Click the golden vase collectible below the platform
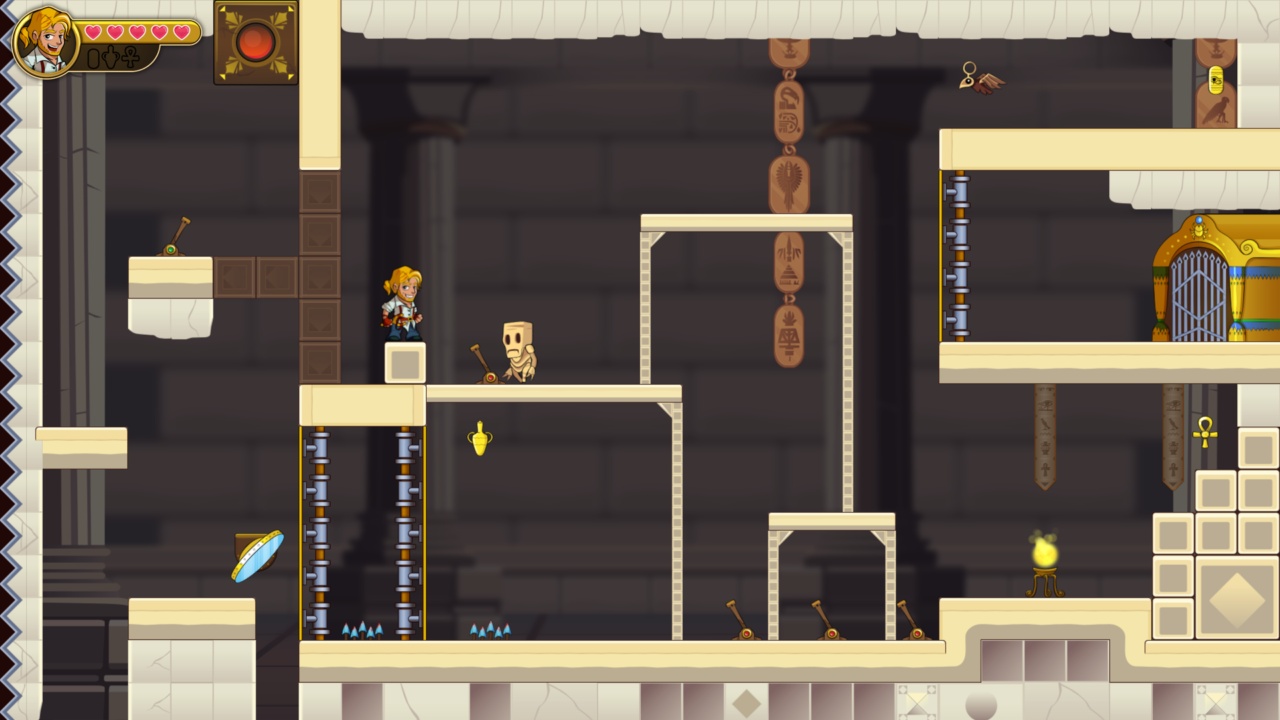This screenshot has width=1280, height=720. tap(482, 438)
